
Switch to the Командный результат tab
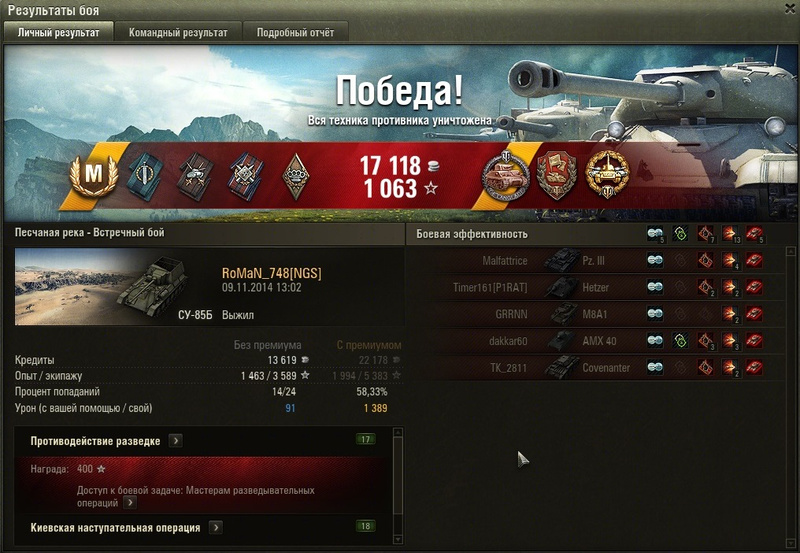(178, 32)
